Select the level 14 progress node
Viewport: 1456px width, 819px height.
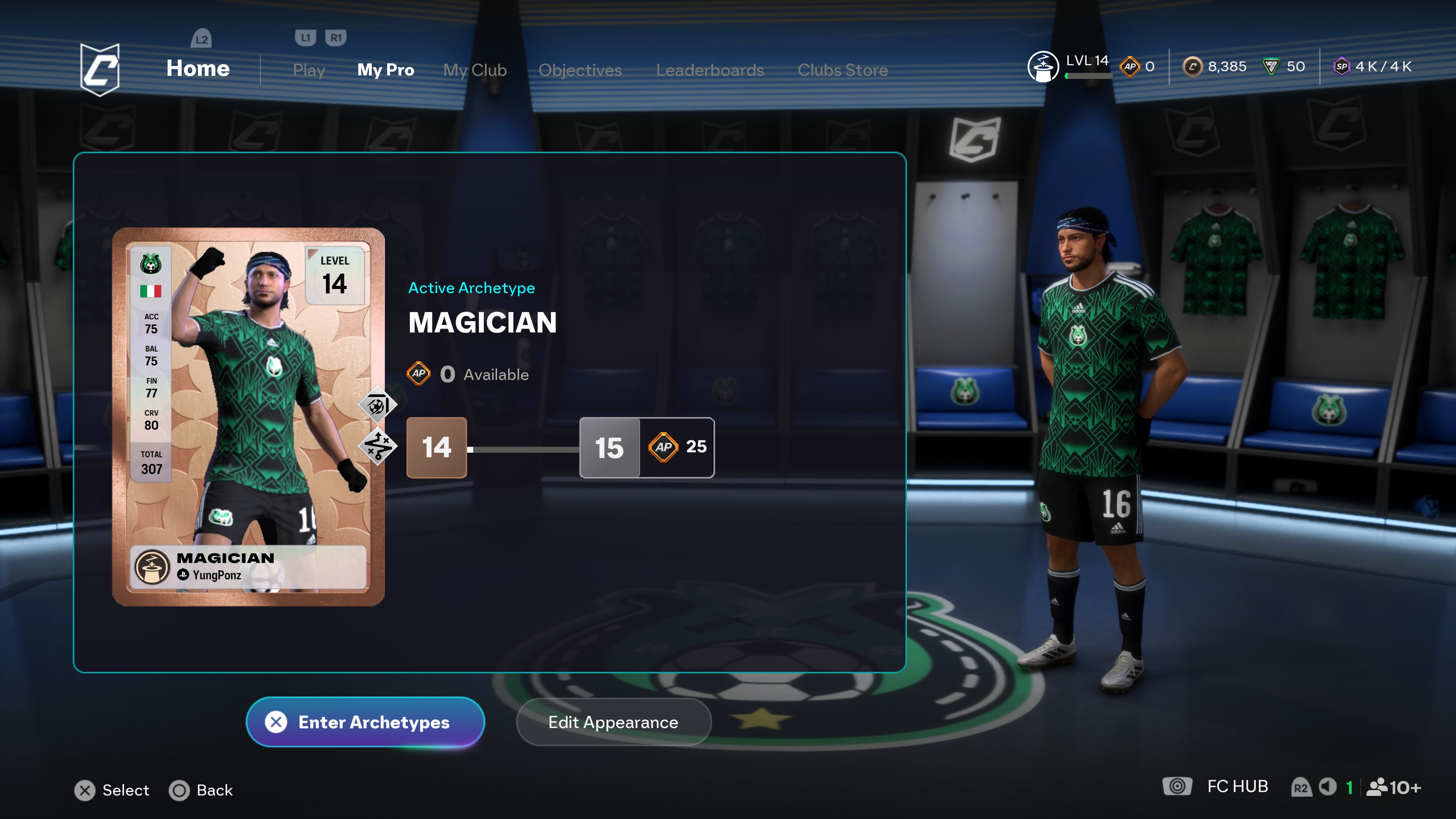(436, 448)
